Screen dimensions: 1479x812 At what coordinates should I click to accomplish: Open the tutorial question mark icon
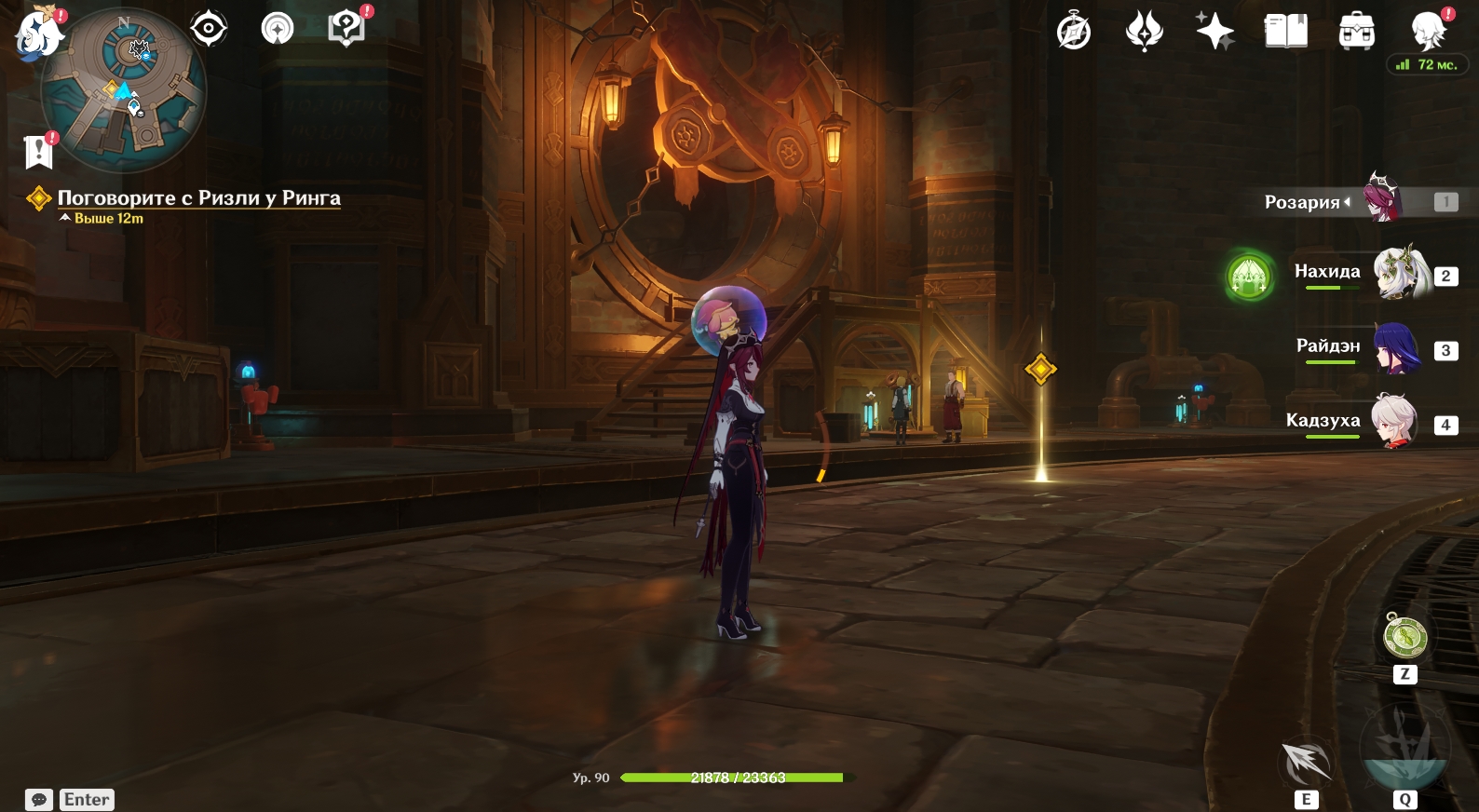346,29
